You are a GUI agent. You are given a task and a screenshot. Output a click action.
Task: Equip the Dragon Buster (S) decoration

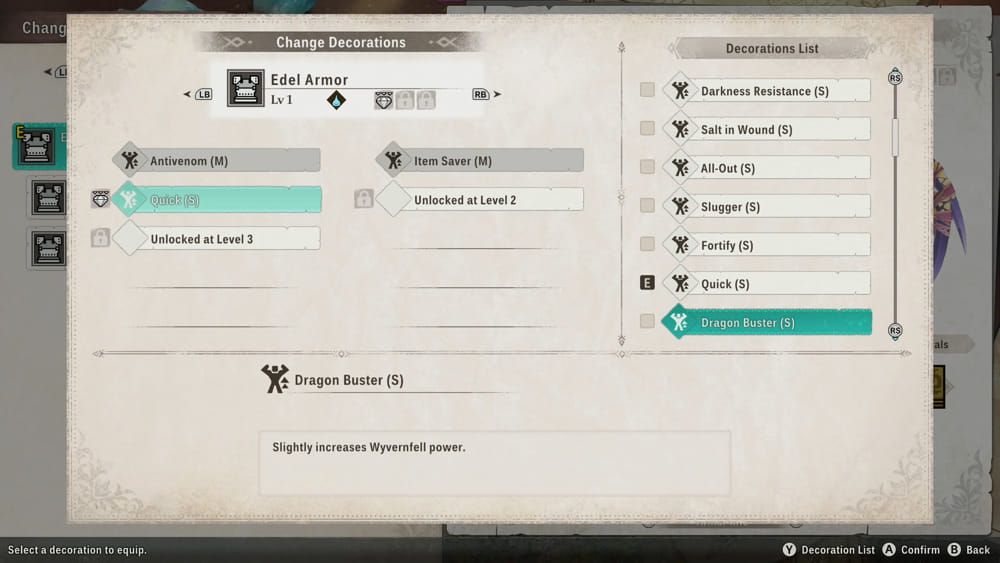(x=765, y=323)
